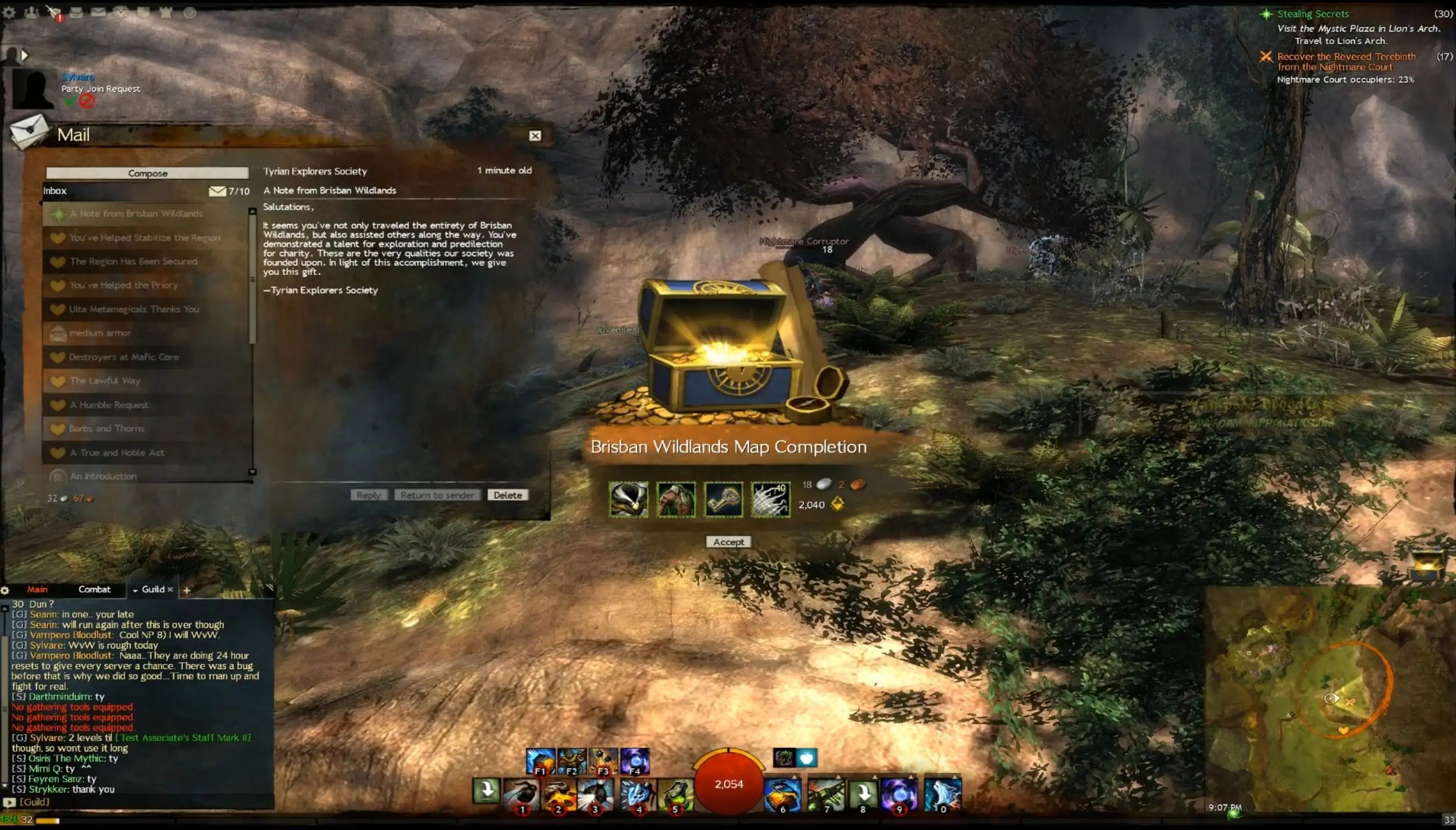Screen dimensions: 1456x830
Task: Switch to the Guild chat tab
Action: pyautogui.click(x=152, y=590)
